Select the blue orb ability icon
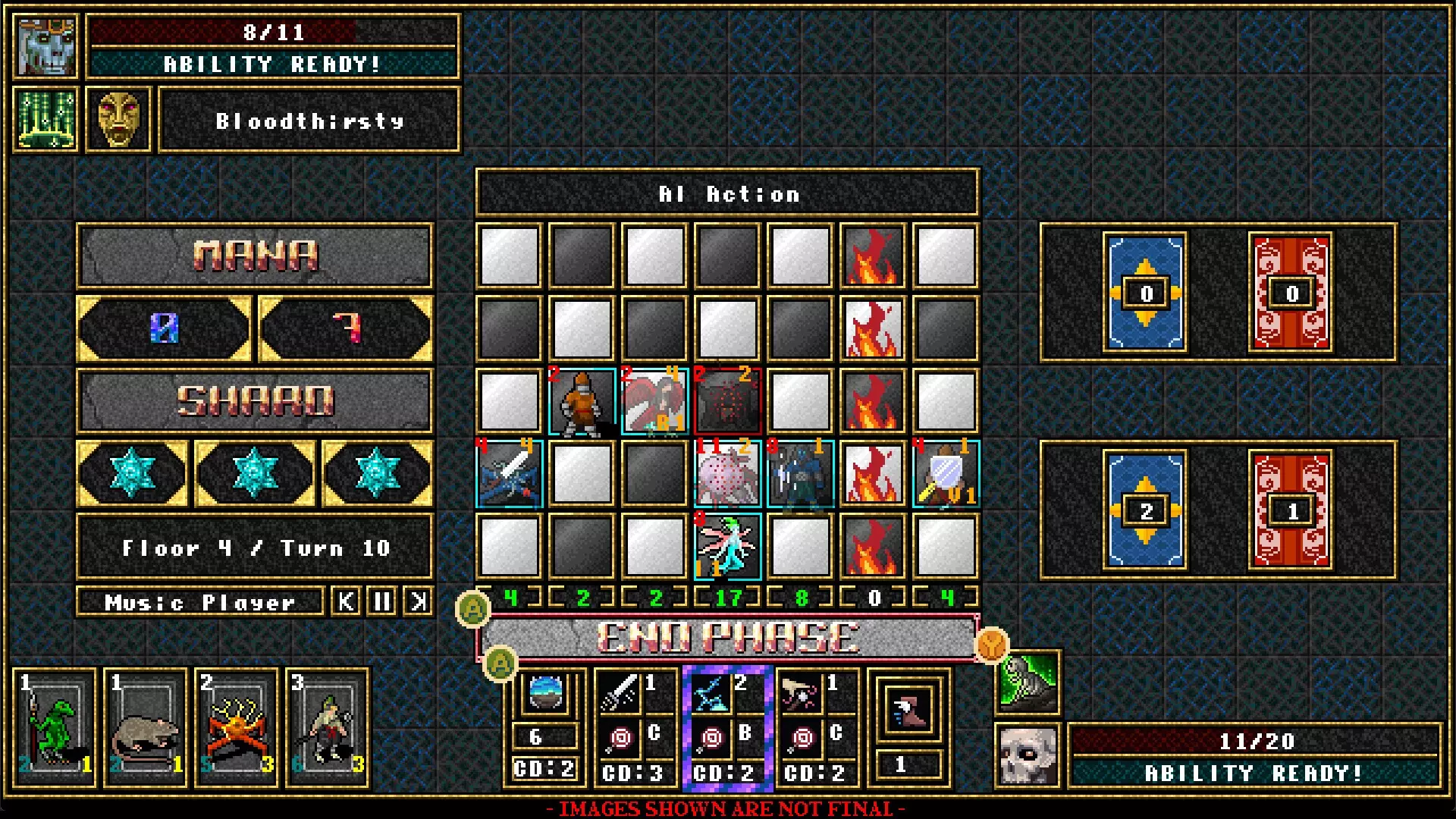The height and width of the screenshot is (819, 1456). coord(545,693)
